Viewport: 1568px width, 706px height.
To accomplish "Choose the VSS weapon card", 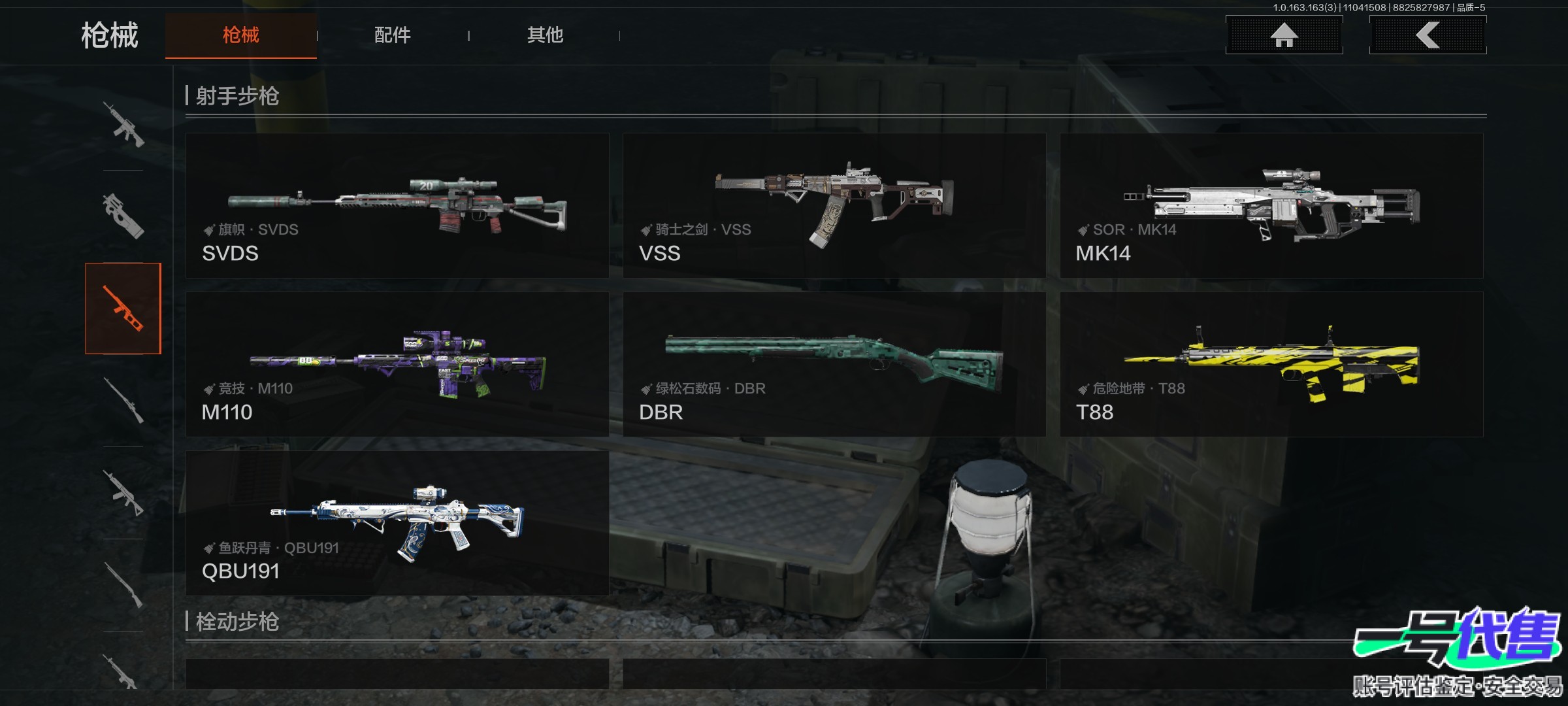I will pos(834,206).
